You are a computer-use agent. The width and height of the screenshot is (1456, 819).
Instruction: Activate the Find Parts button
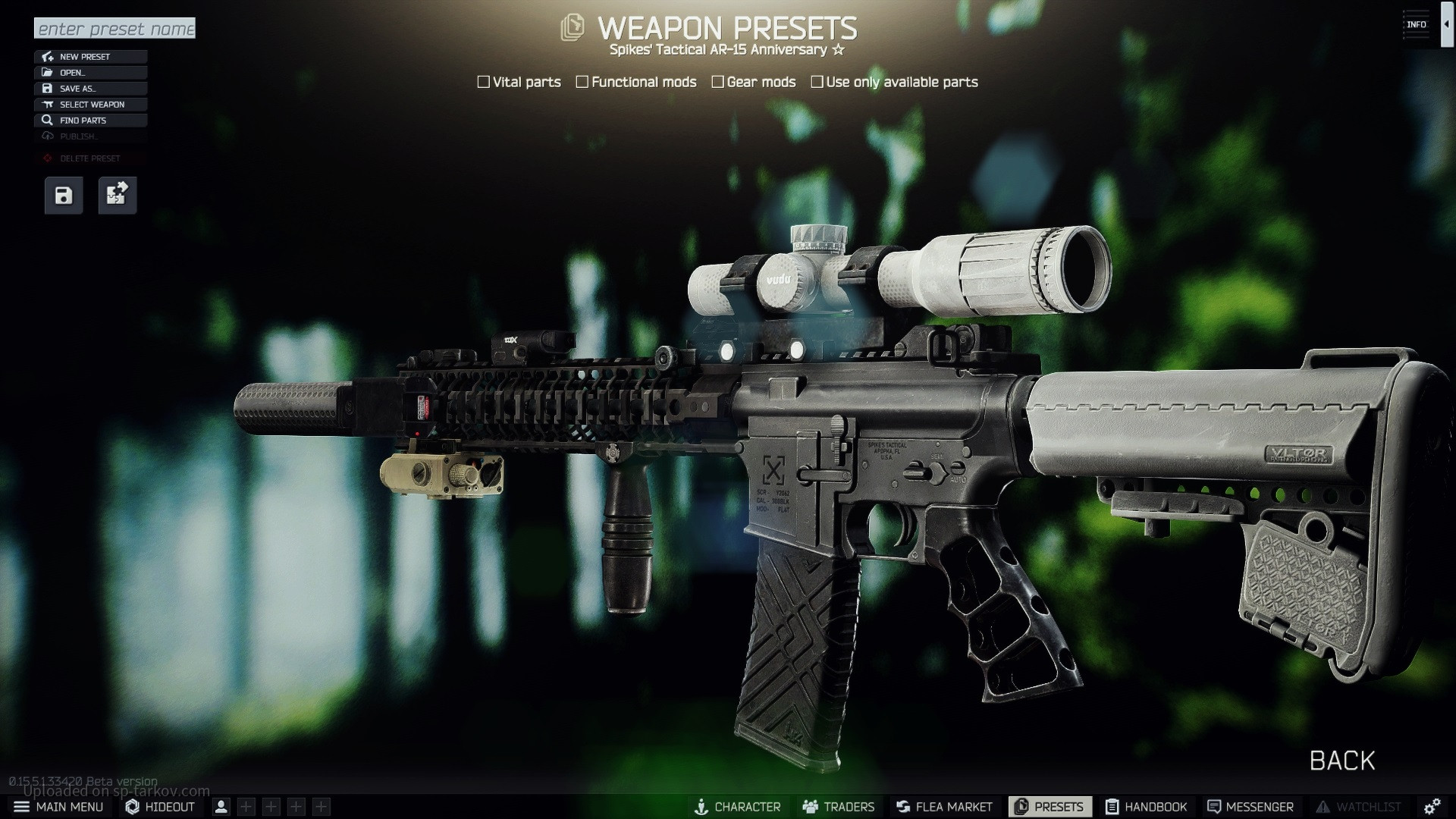[x=90, y=121]
